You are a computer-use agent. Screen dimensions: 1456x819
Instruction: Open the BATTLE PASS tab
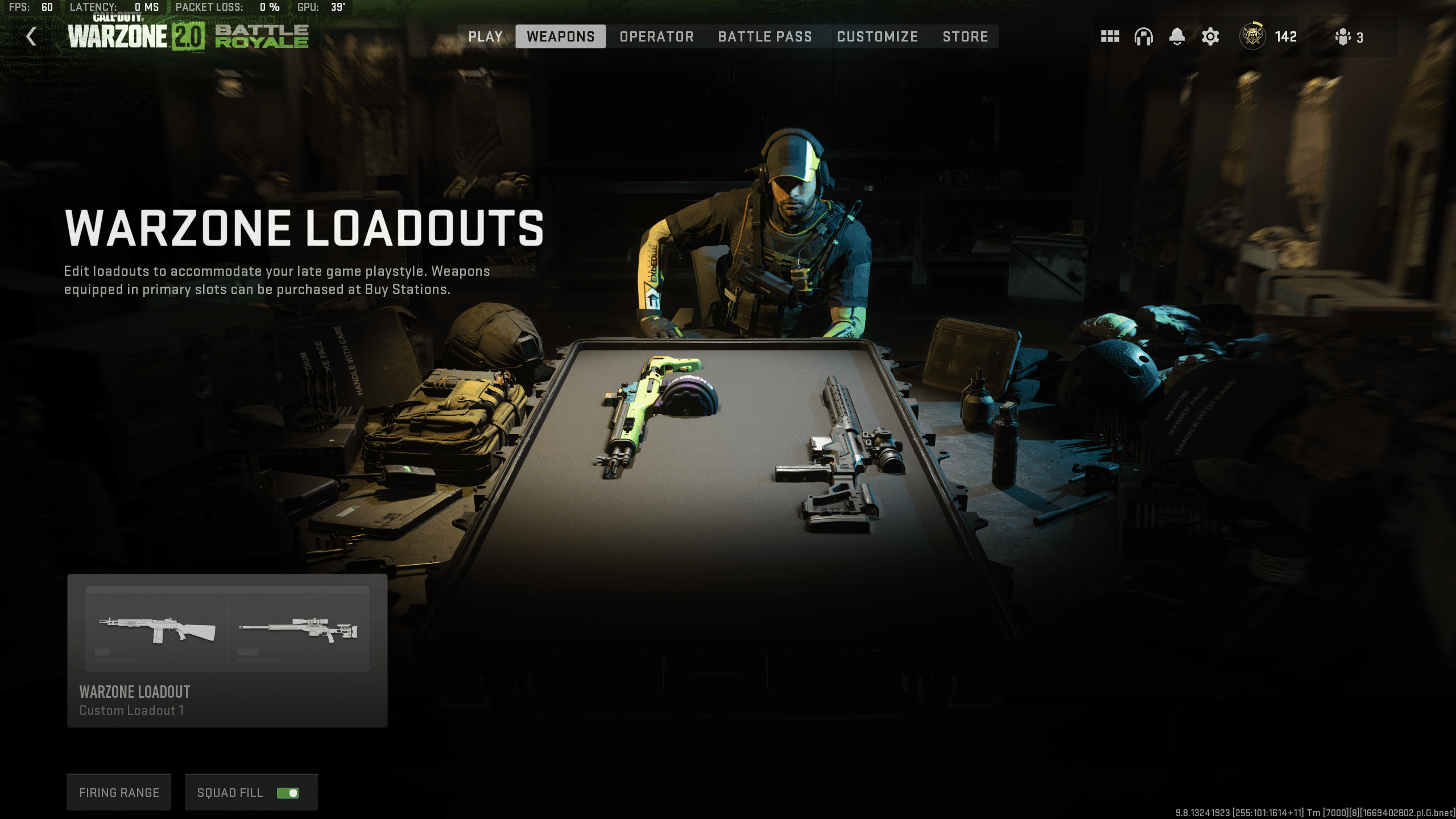pos(765,36)
